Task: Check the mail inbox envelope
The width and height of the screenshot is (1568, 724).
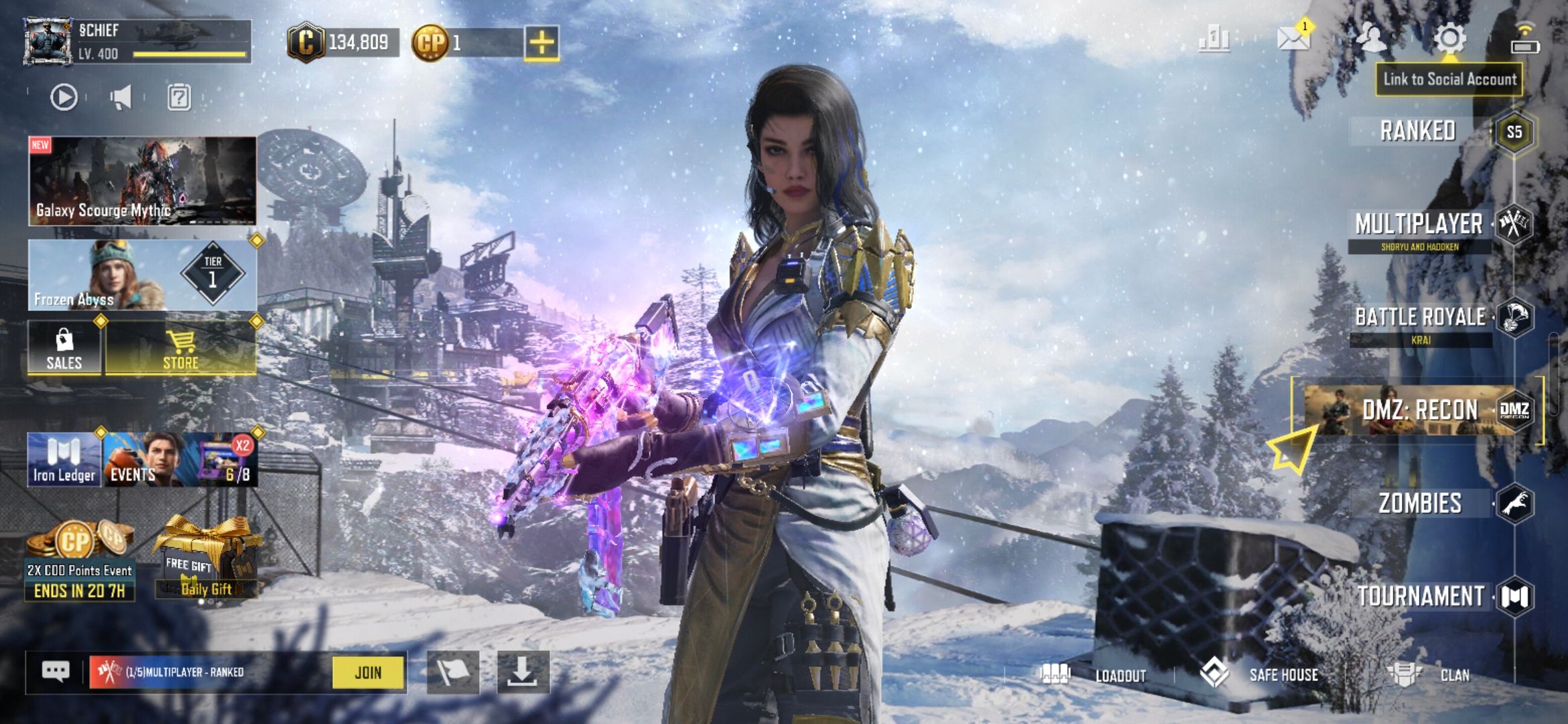Action: point(1293,38)
